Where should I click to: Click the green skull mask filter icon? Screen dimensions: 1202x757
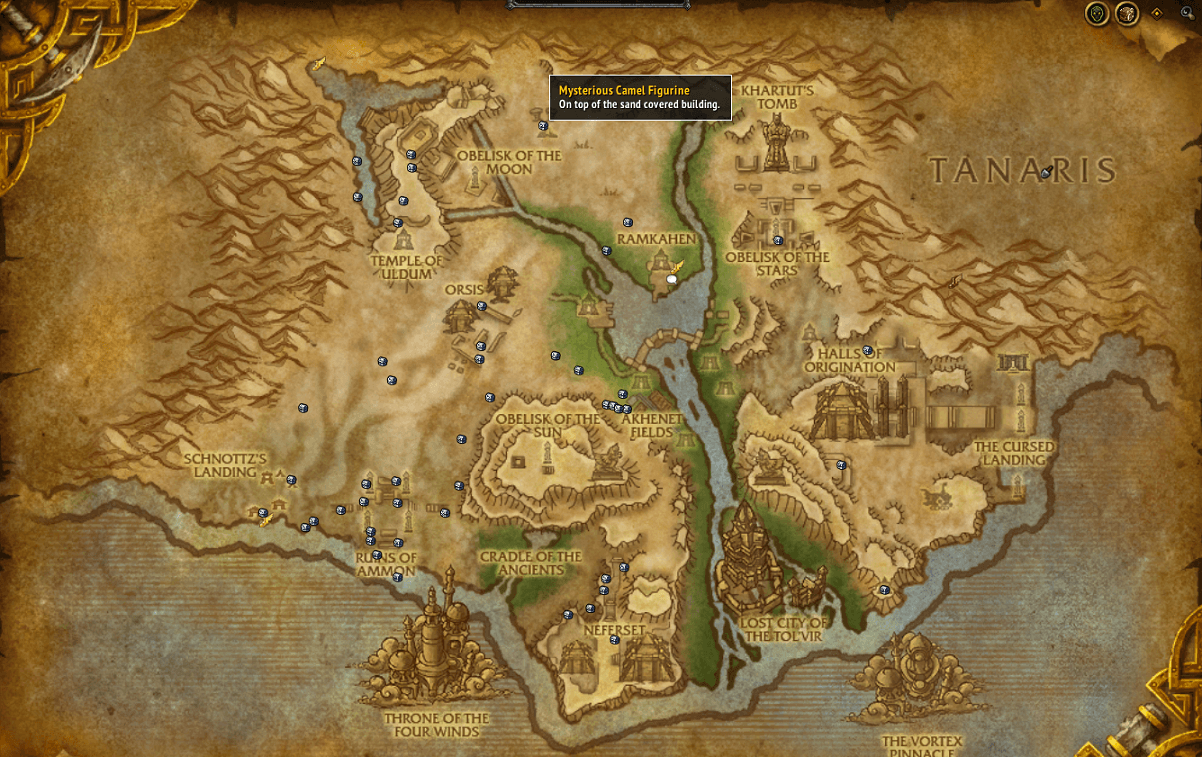[1097, 14]
